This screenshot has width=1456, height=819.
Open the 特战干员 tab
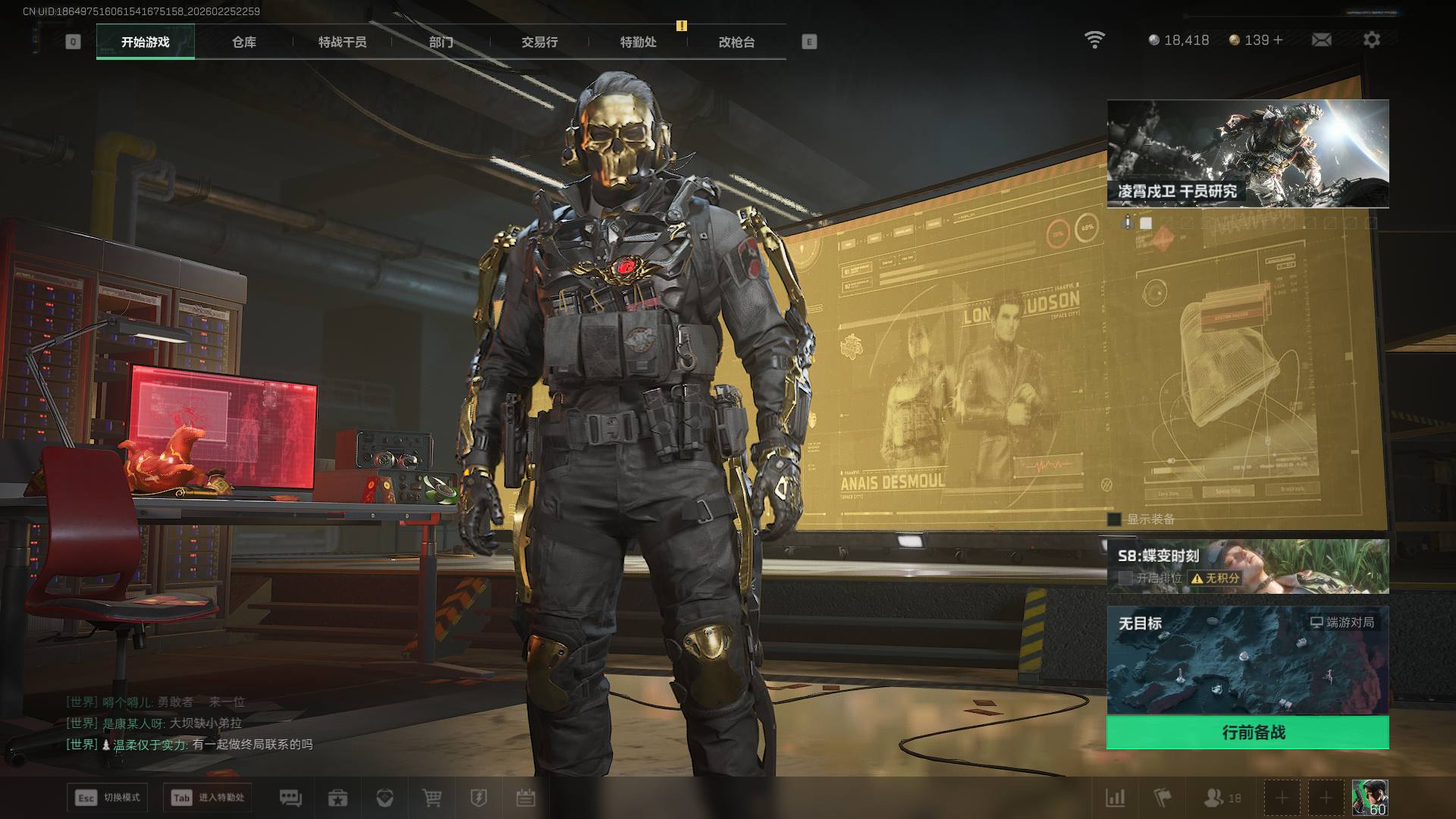coord(342,42)
